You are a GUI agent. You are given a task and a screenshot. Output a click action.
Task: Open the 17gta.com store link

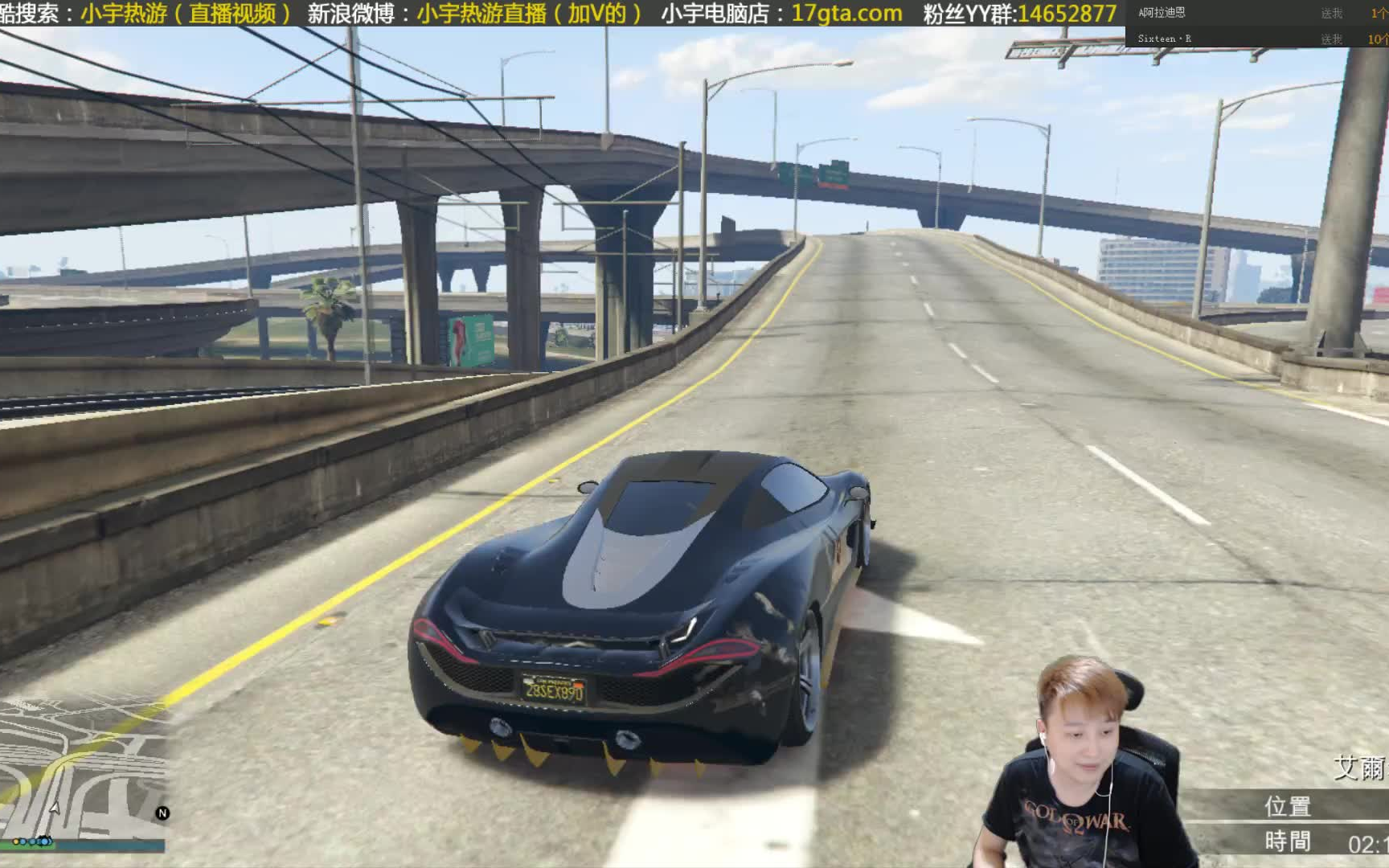[847, 13]
